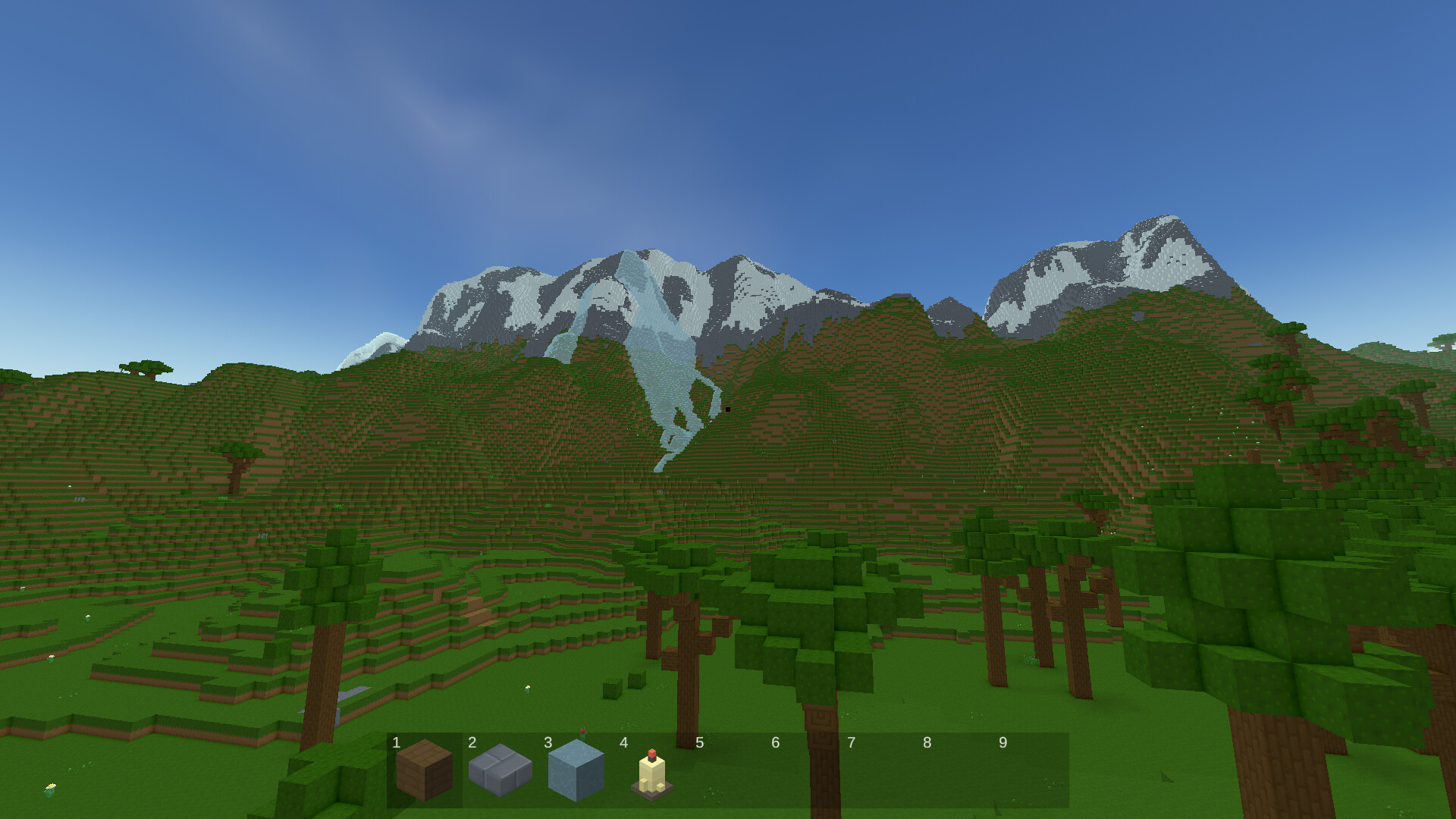Image resolution: width=1456 pixels, height=819 pixels.
Task: Click a white flower on the left grass
Action: click(x=51, y=787)
